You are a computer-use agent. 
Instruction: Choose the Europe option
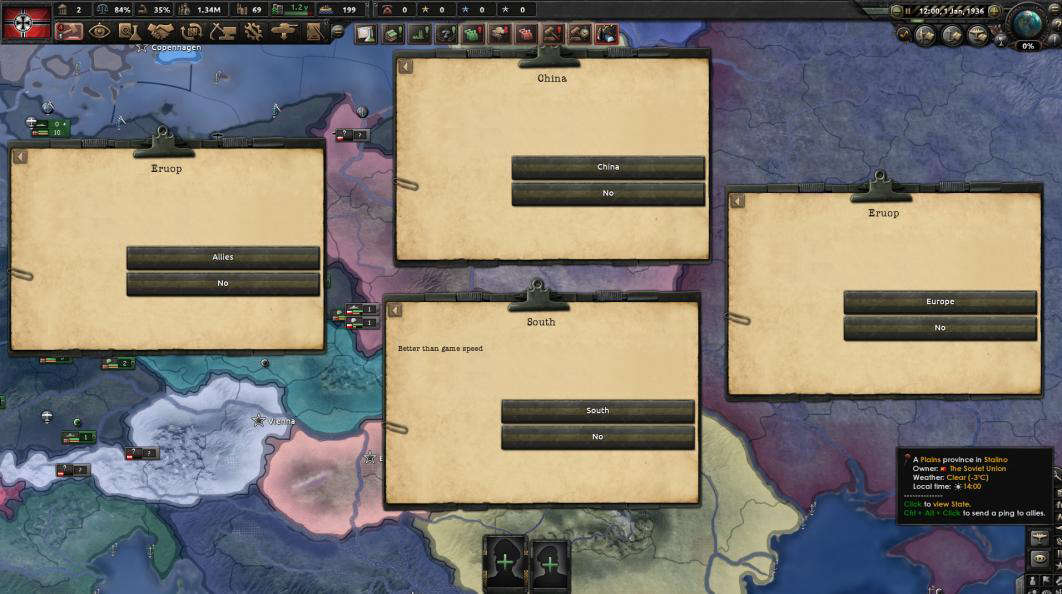coord(940,302)
